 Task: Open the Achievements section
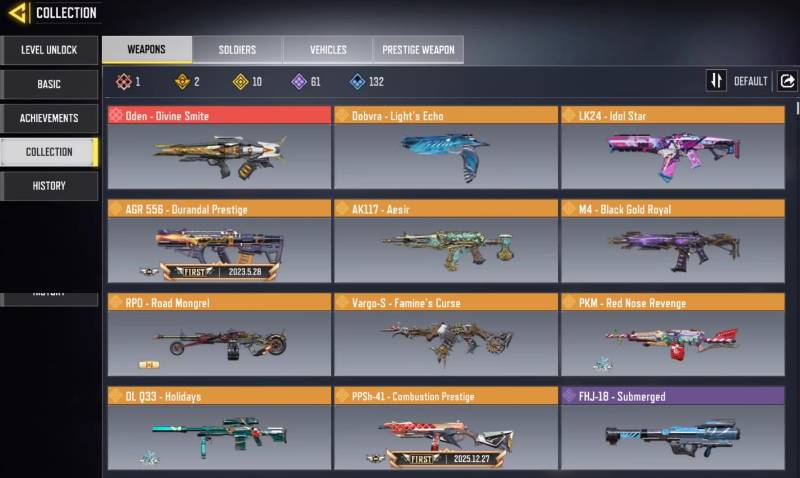pyautogui.click(x=49, y=118)
